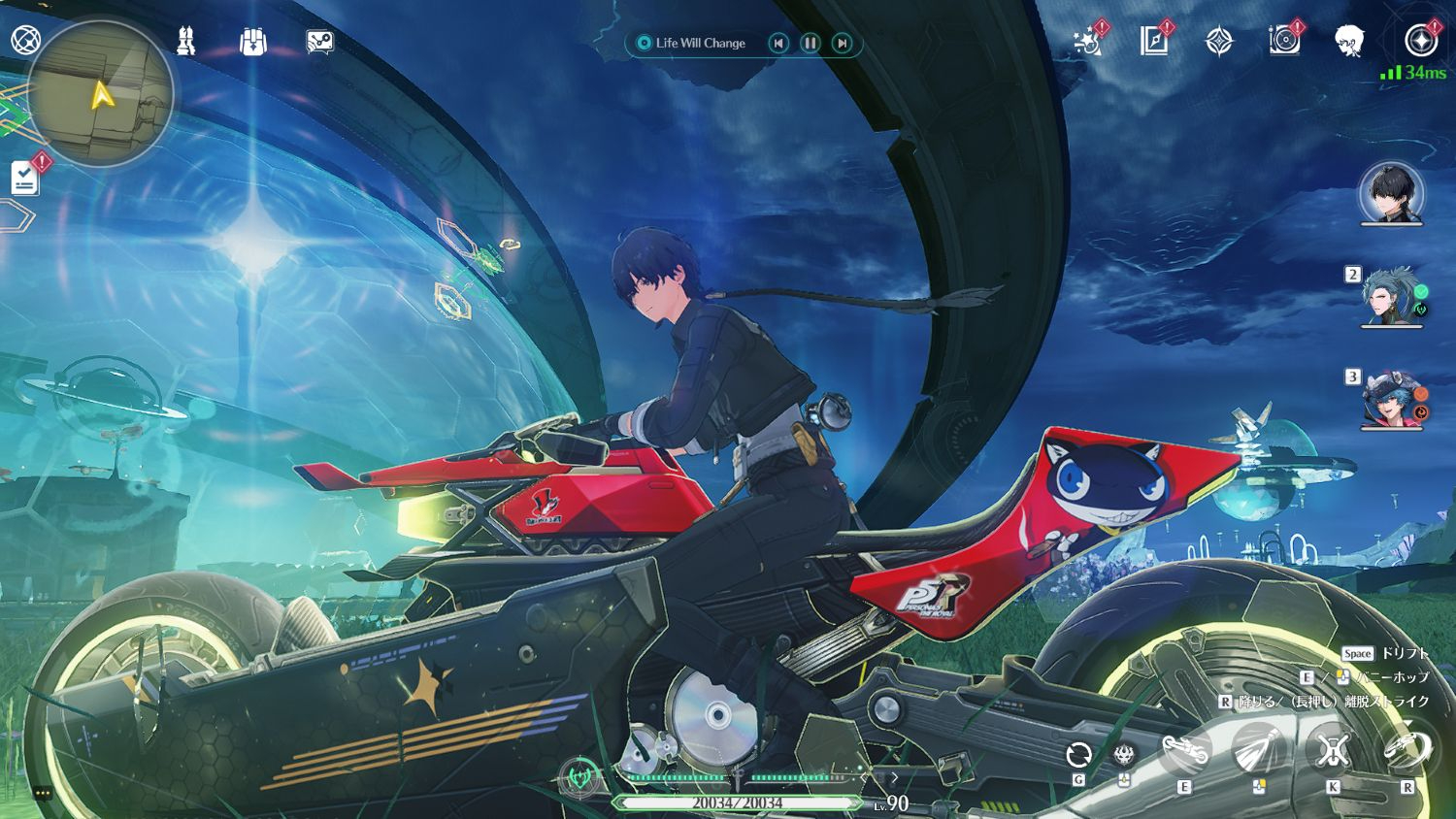Open the circular minimap
The height and width of the screenshot is (819, 1456).
click(100, 94)
